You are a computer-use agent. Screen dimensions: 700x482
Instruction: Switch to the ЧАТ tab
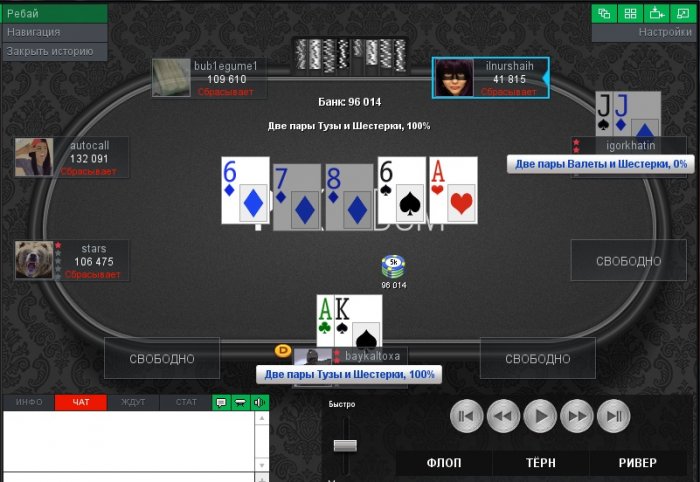click(81, 402)
